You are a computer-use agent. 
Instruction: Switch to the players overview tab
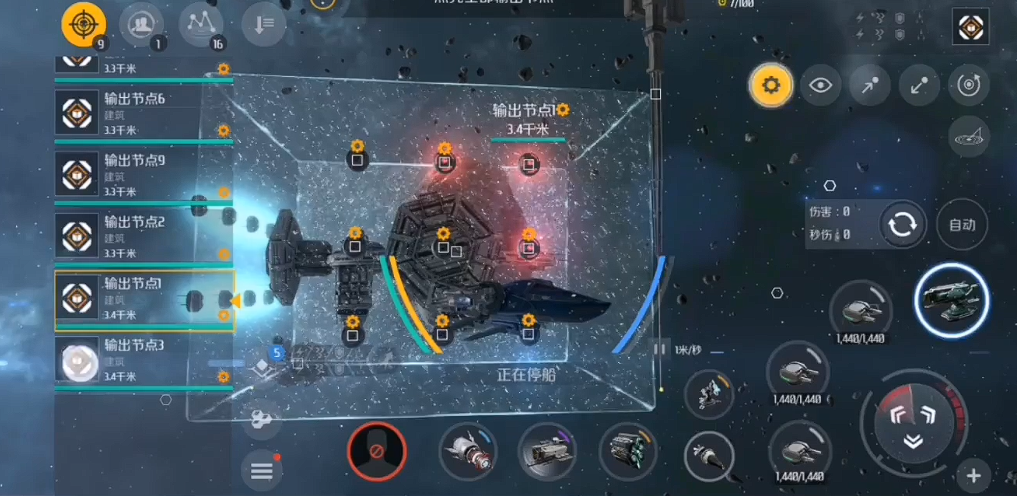142,25
